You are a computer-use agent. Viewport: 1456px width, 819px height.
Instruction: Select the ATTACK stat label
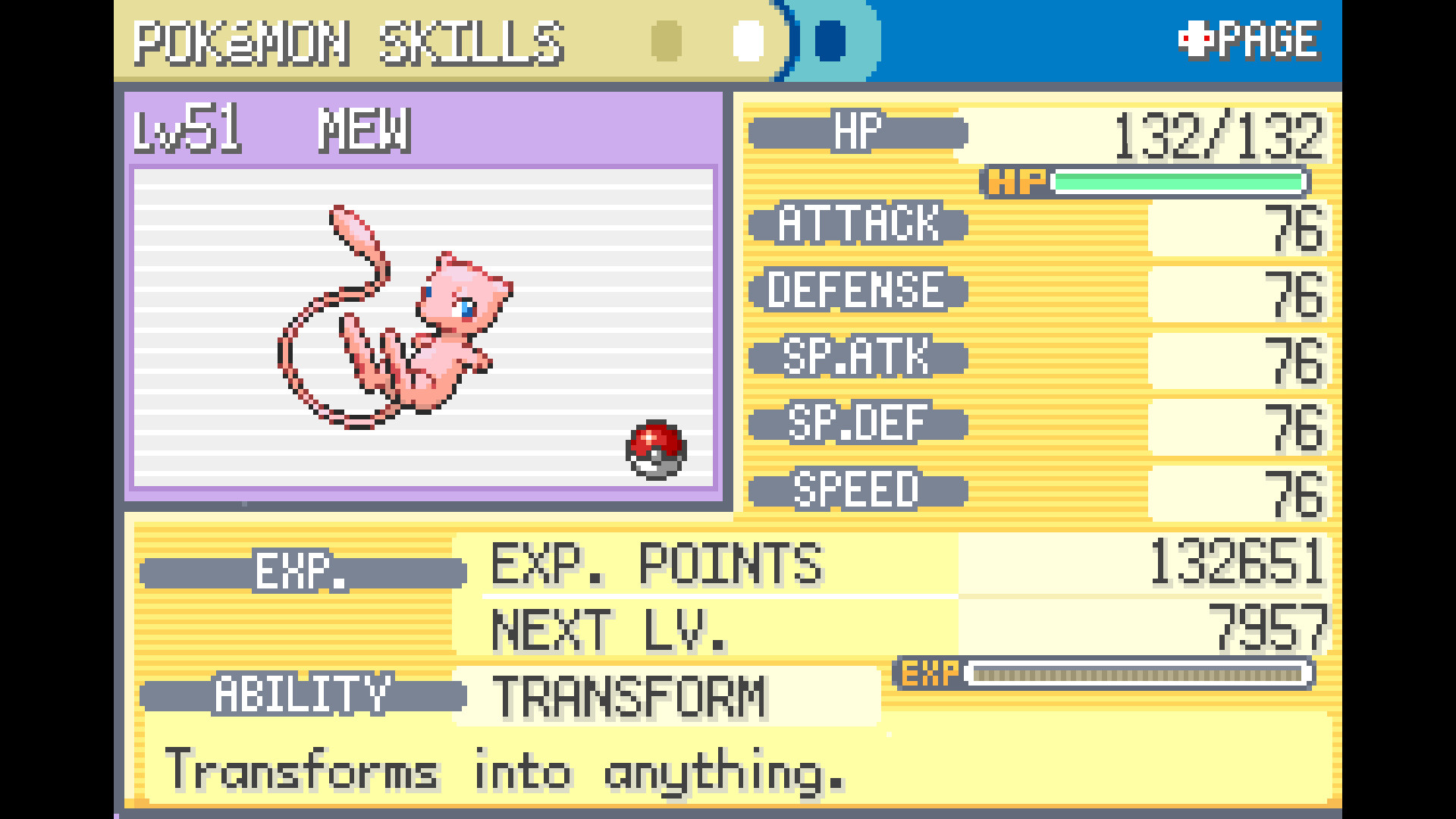pos(857,225)
